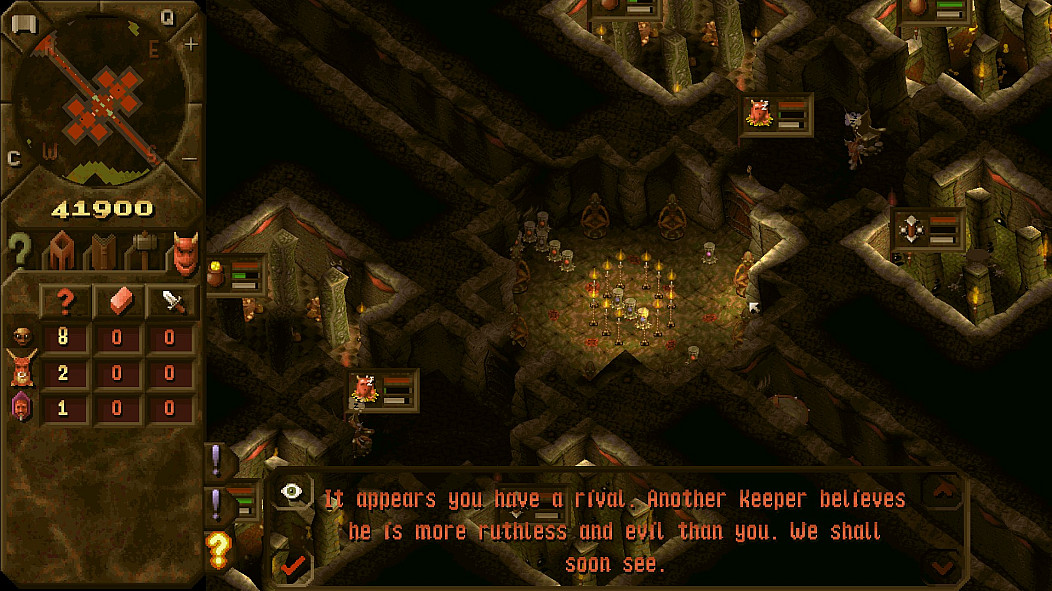Zoom to the message location eye icon
The image size is (1052, 591).
click(292, 492)
